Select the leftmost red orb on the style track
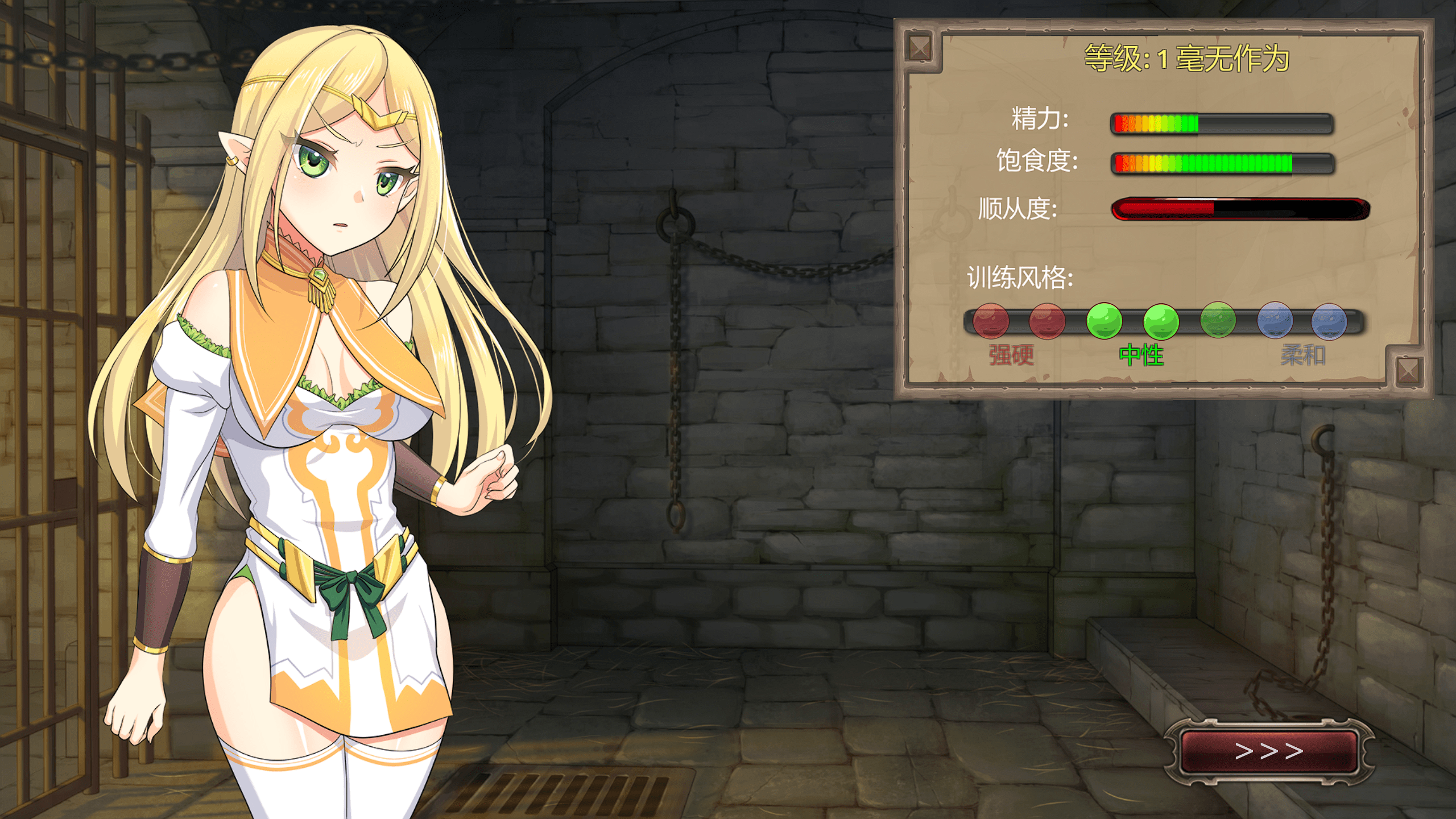The image size is (1456, 819). coord(991,321)
